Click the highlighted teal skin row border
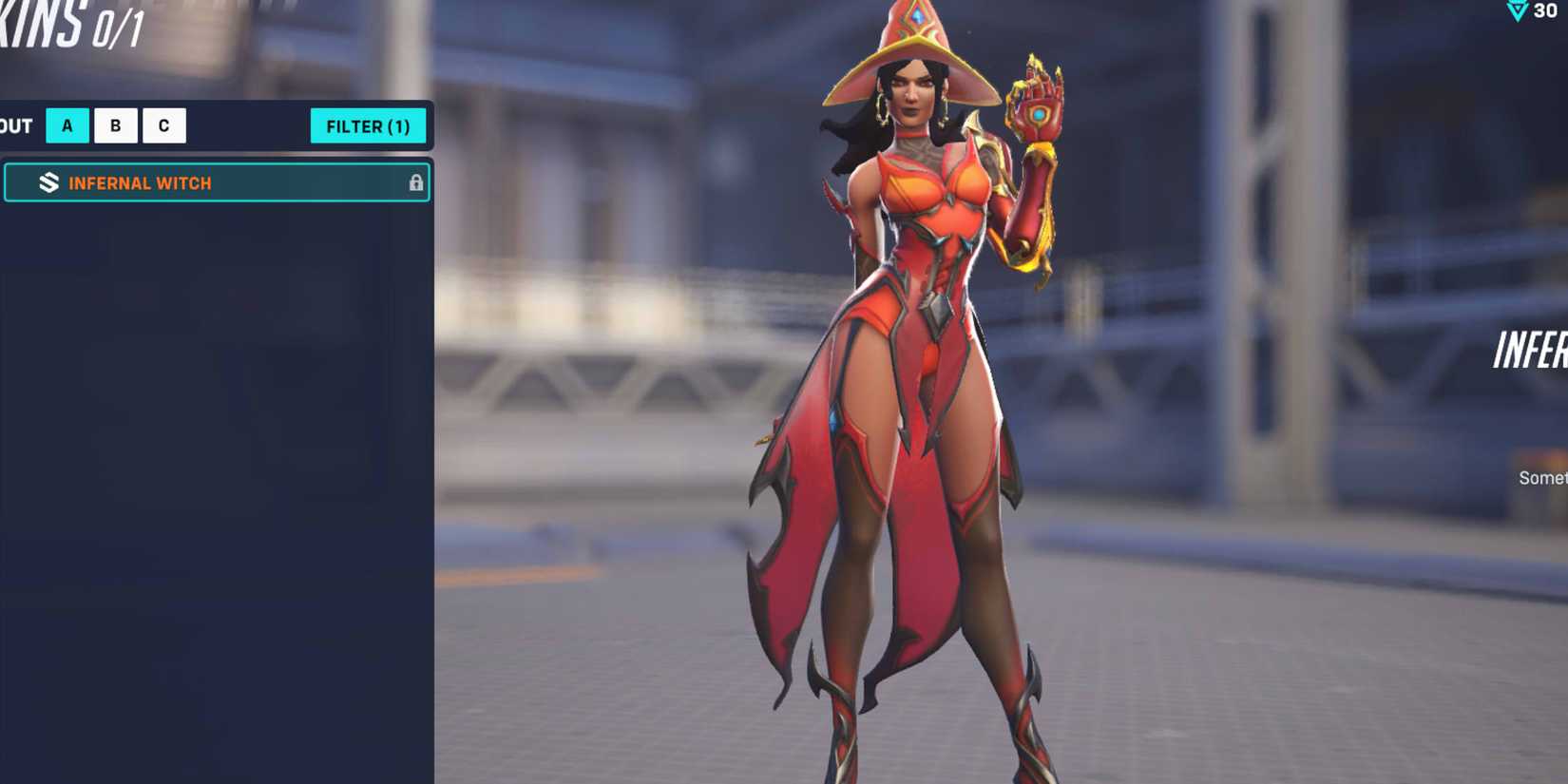This screenshot has height=784, width=1568. point(217,163)
